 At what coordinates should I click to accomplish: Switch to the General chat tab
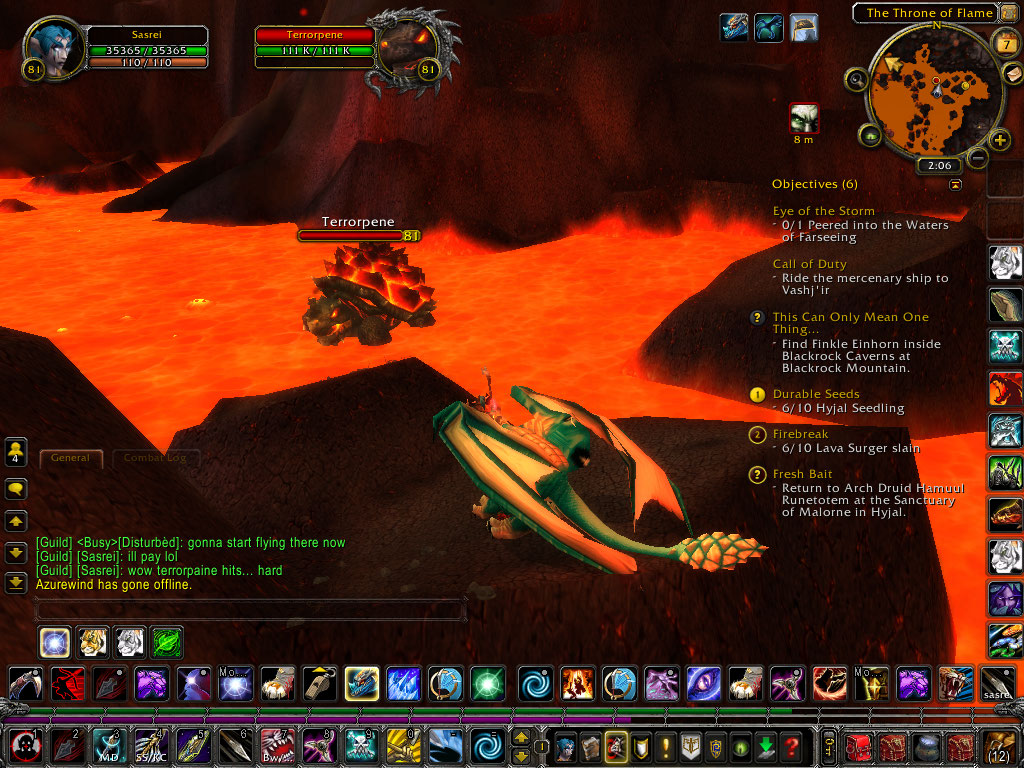(x=71, y=458)
